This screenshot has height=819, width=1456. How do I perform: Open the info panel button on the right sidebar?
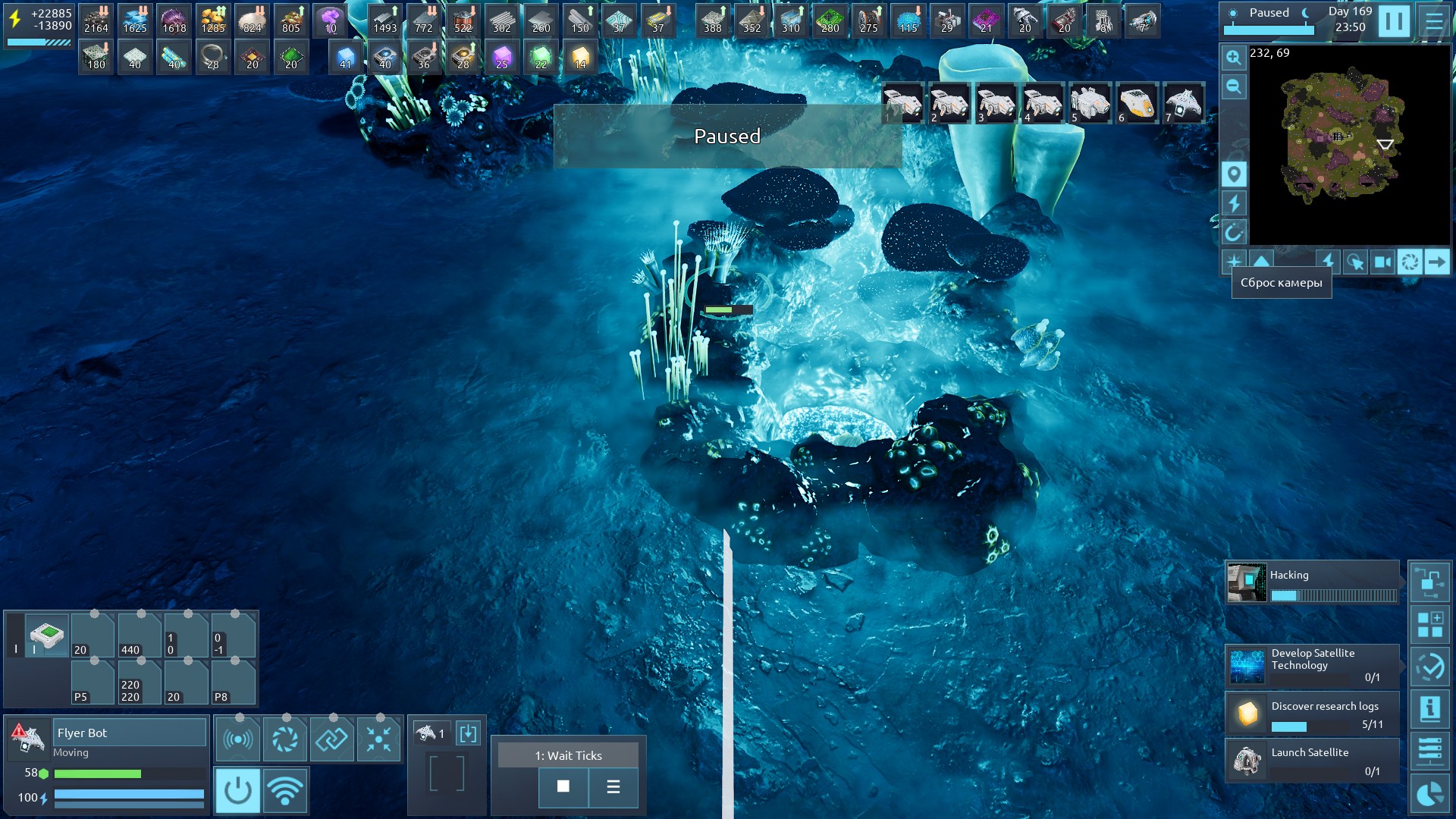[x=1429, y=710]
